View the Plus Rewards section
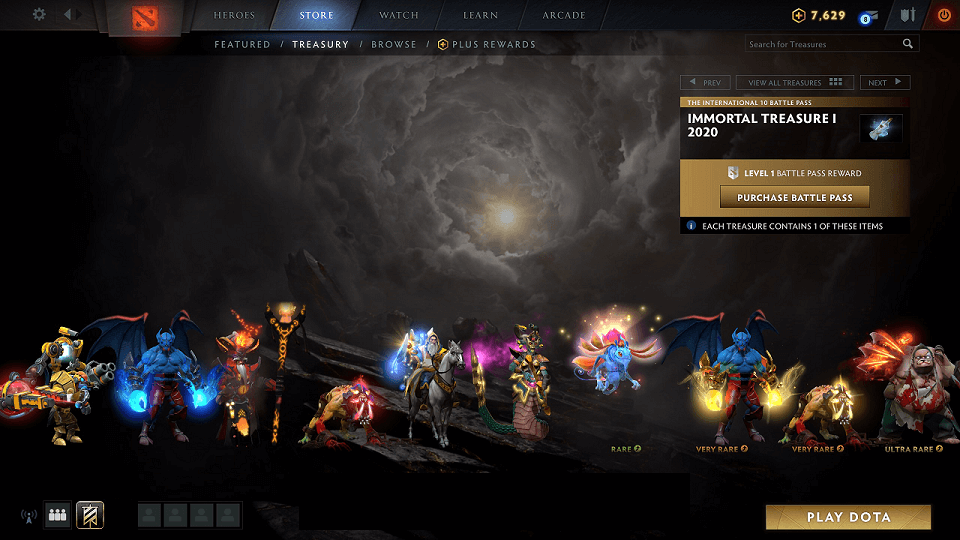 click(493, 44)
